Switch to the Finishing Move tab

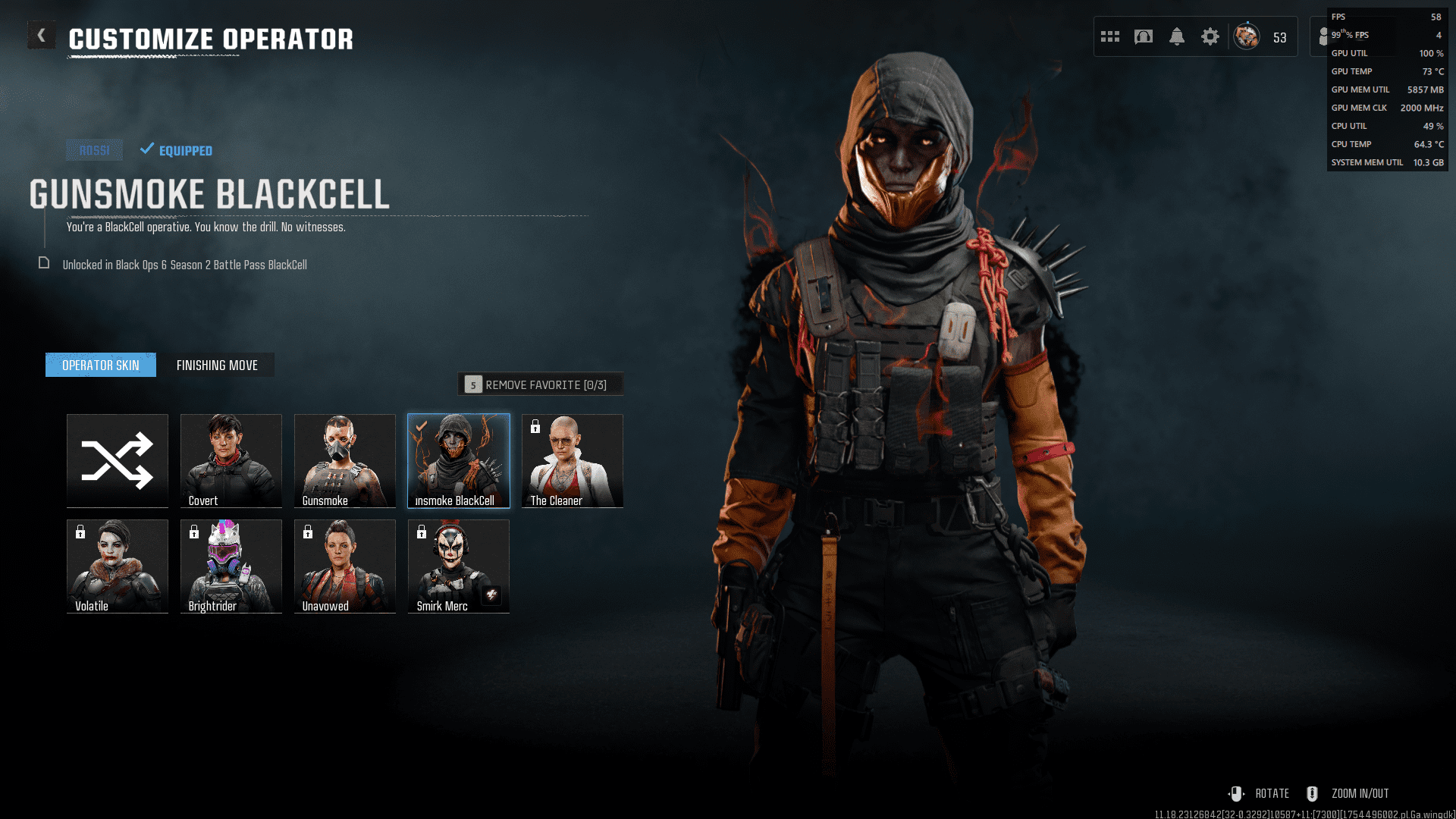pyautogui.click(x=217, y=366)
